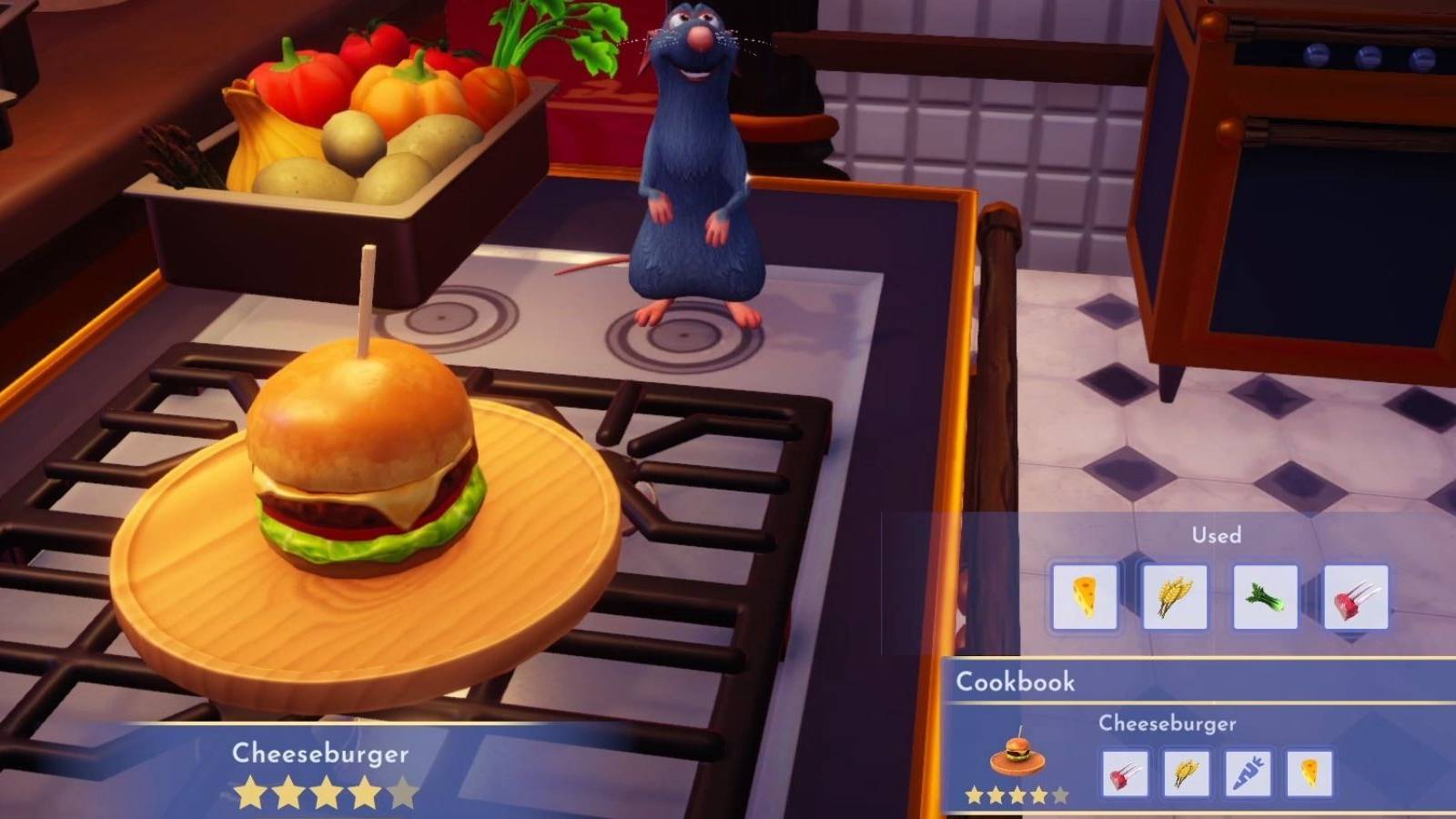Click the Cheeseburger title inside the Cookbook

click(x=1168, y=724)
